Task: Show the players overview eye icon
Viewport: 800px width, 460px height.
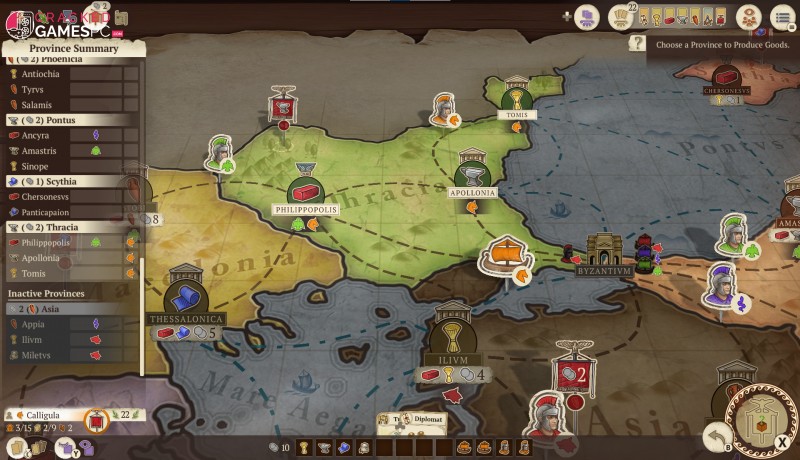Action: (747, 16)
